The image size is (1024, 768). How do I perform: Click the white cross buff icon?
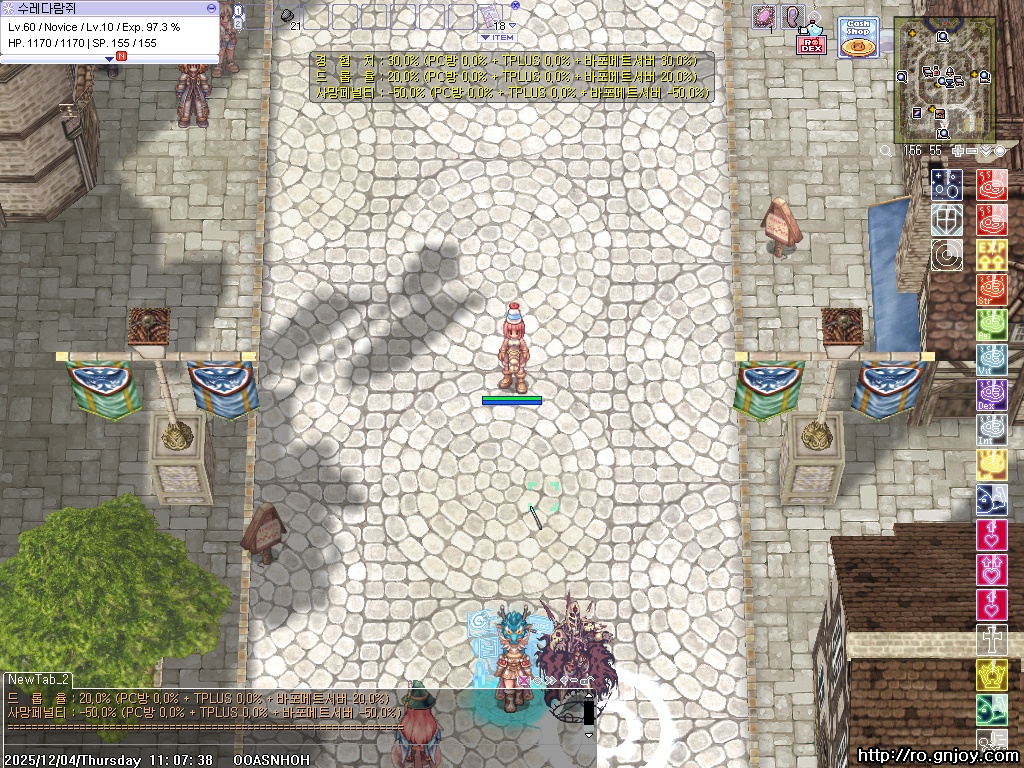(991, 640)
